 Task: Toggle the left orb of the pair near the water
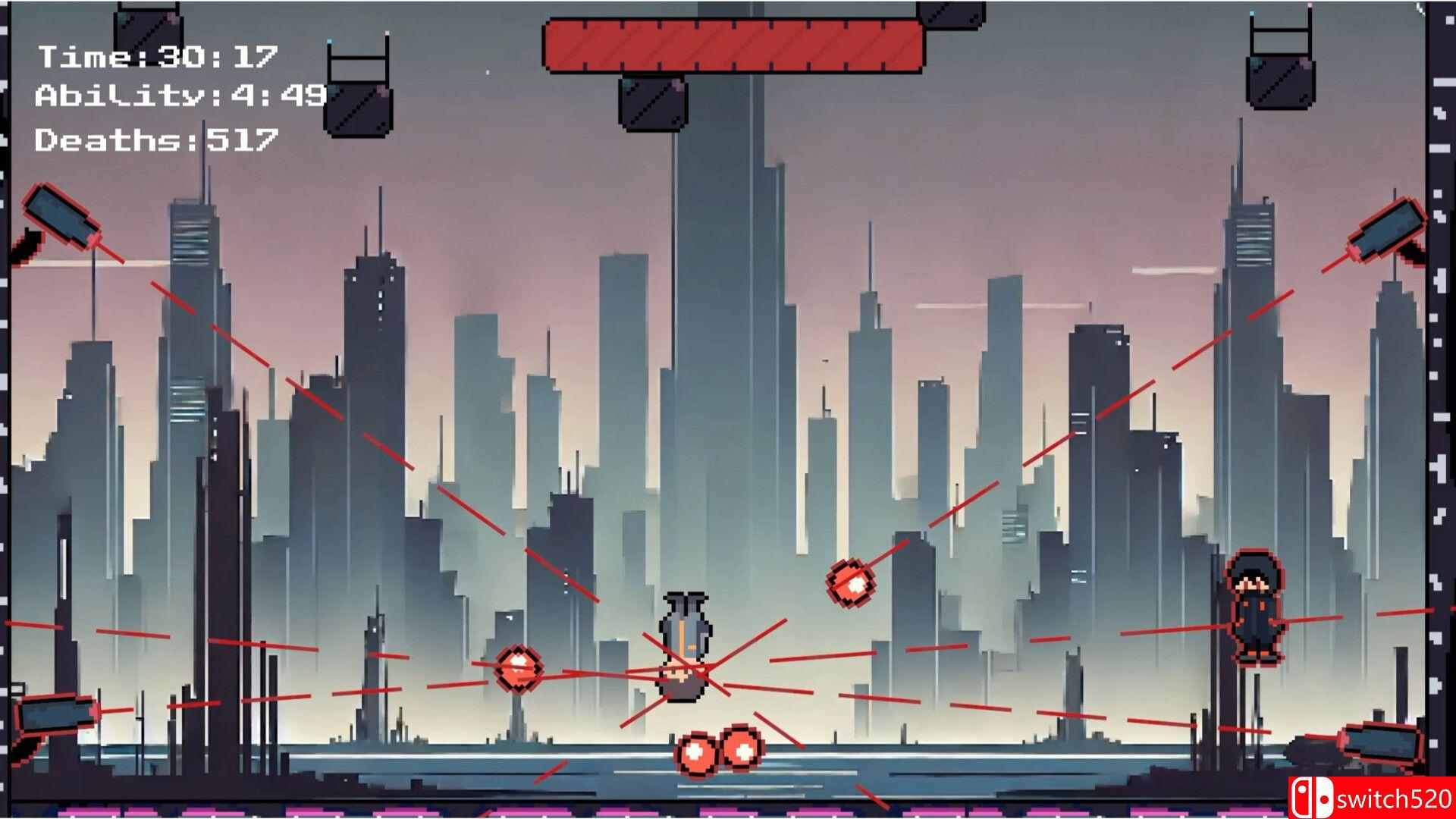pyautogui.click(x=694, y=755)
